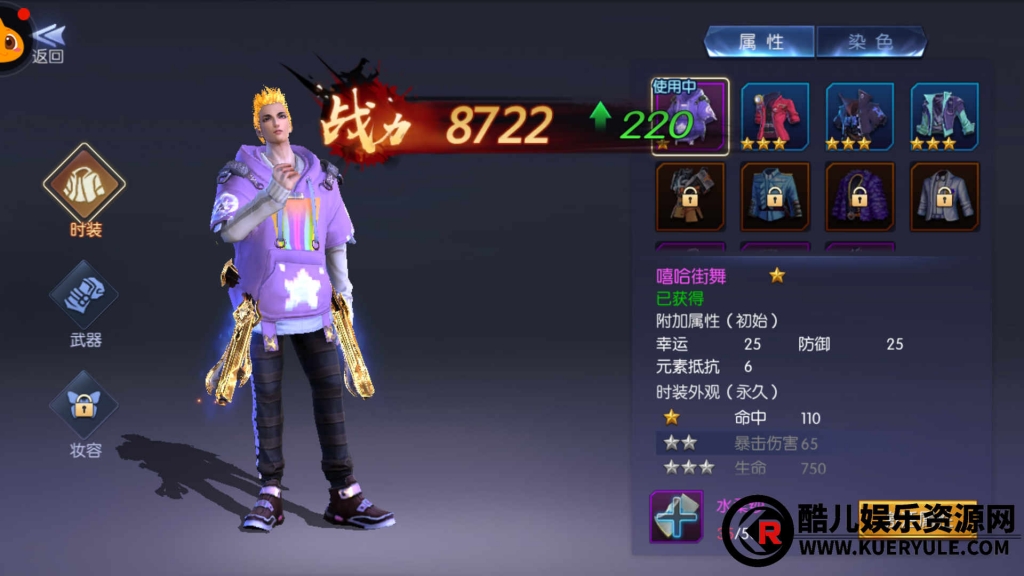This screenshot has width=1024, height=576.
Task: Select the equipped purple hoodie outfit
Action: point(690,115)
